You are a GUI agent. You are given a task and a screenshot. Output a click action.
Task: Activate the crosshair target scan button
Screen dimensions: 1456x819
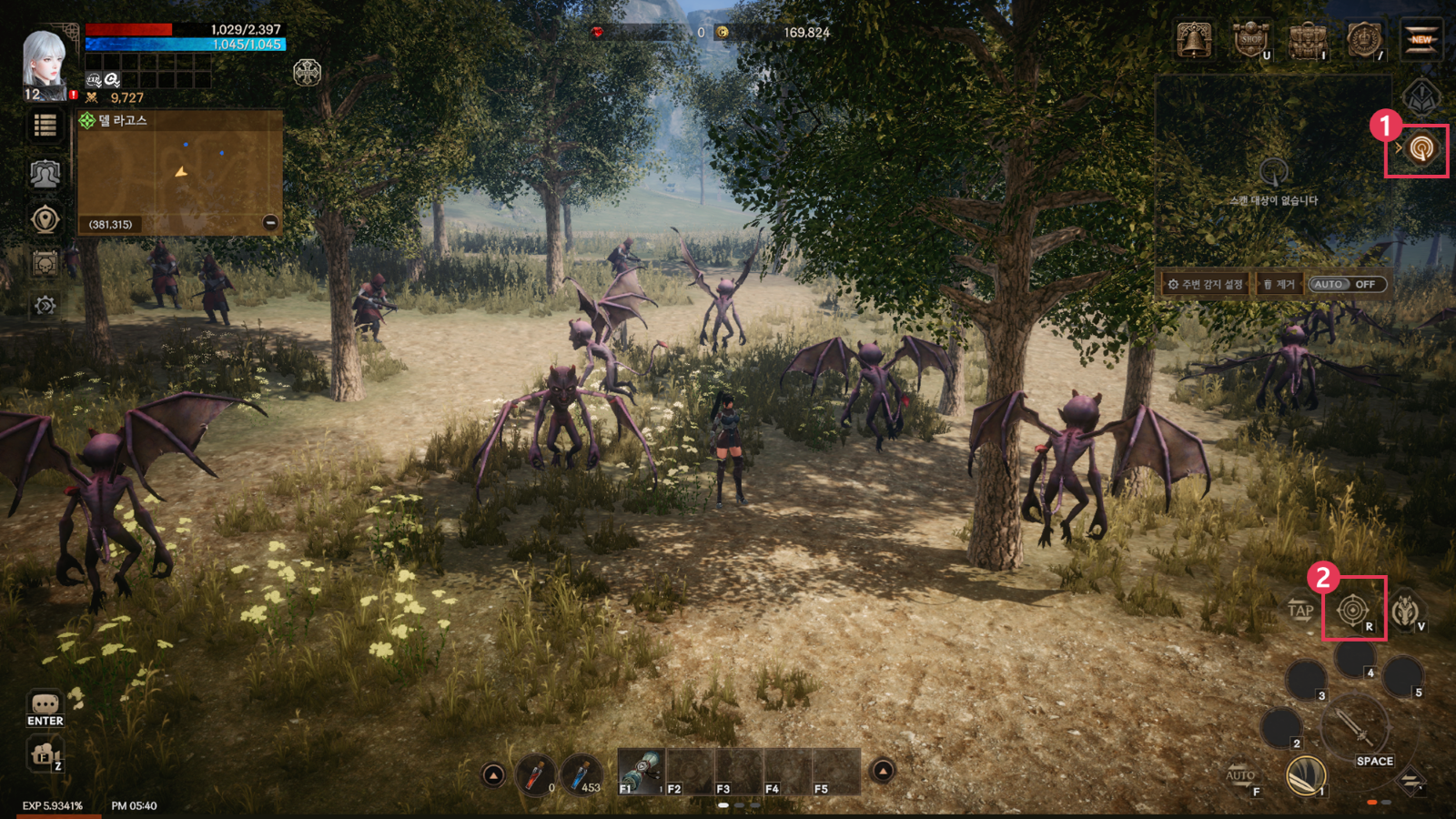click(x=1353, y=610)
